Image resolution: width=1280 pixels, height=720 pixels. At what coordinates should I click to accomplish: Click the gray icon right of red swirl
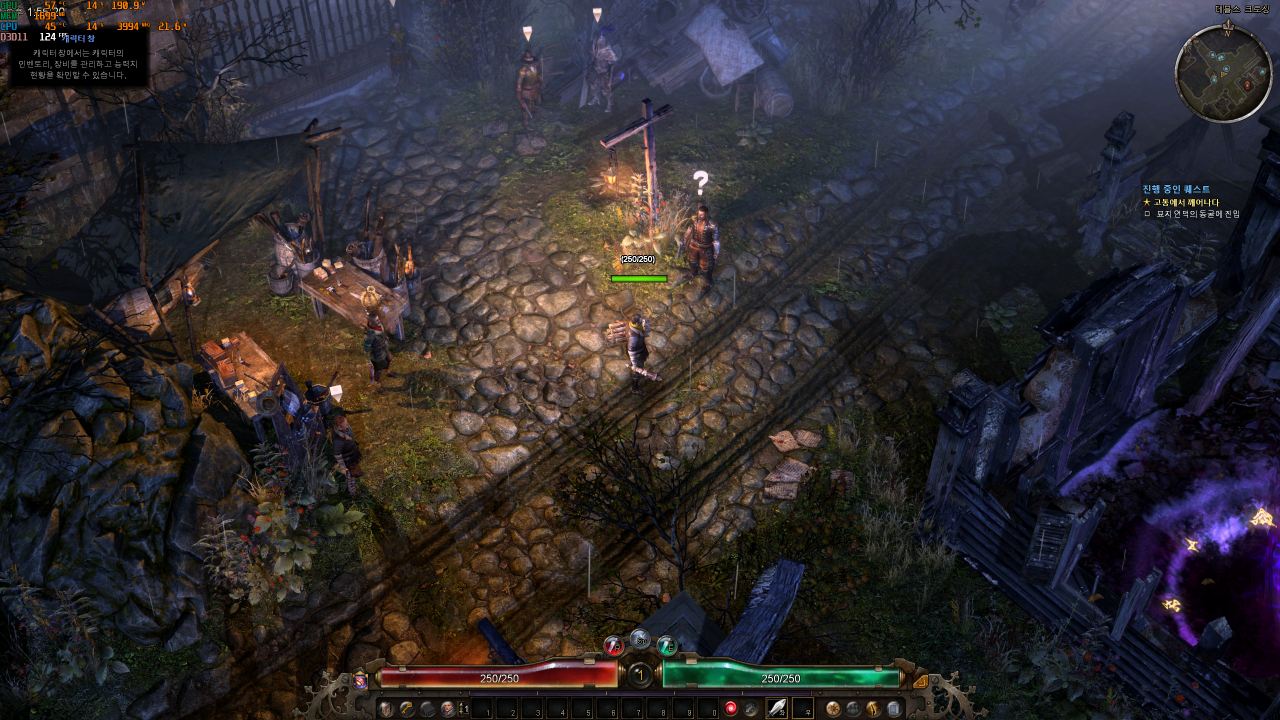pos(751,709)
